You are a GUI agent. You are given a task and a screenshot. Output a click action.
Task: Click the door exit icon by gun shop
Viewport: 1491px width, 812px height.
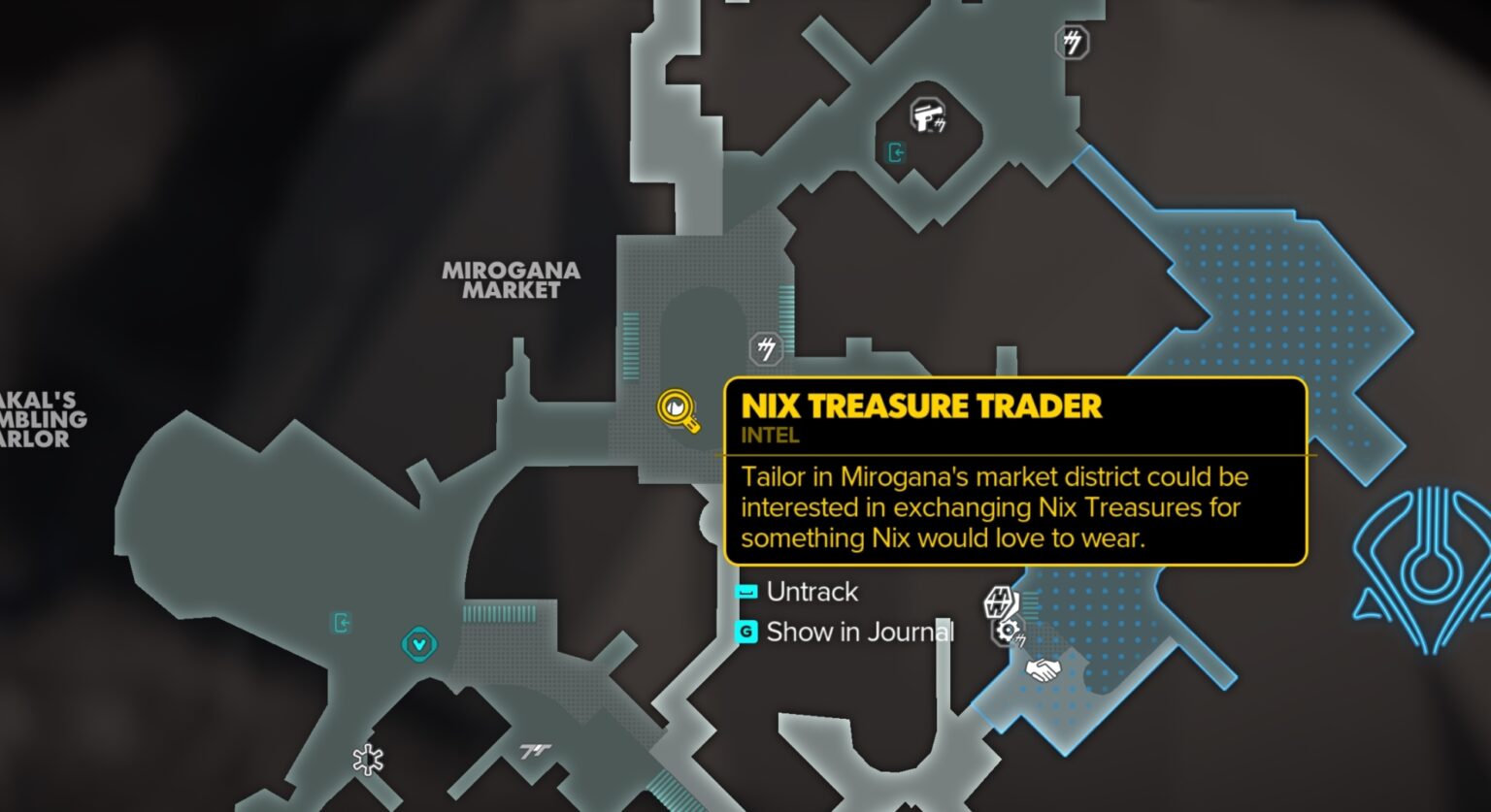(896, 153)
